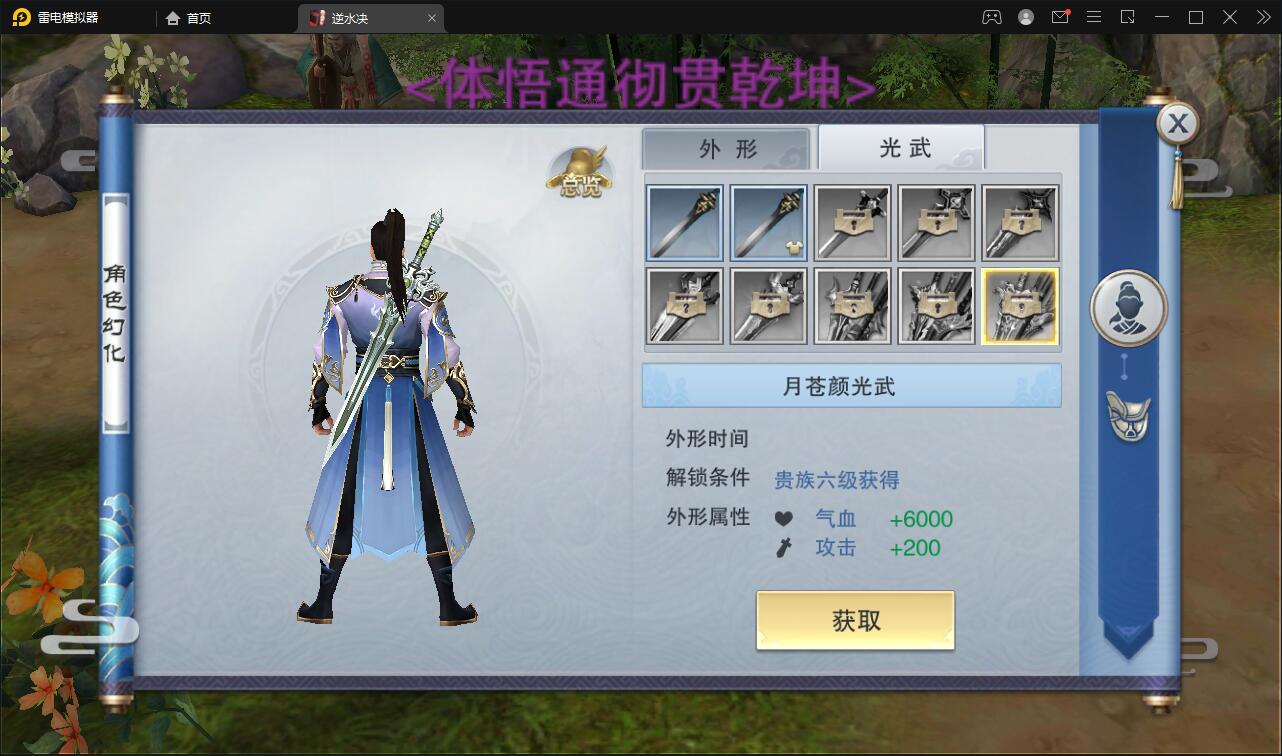Open the user account icon in title bar

1026,17
